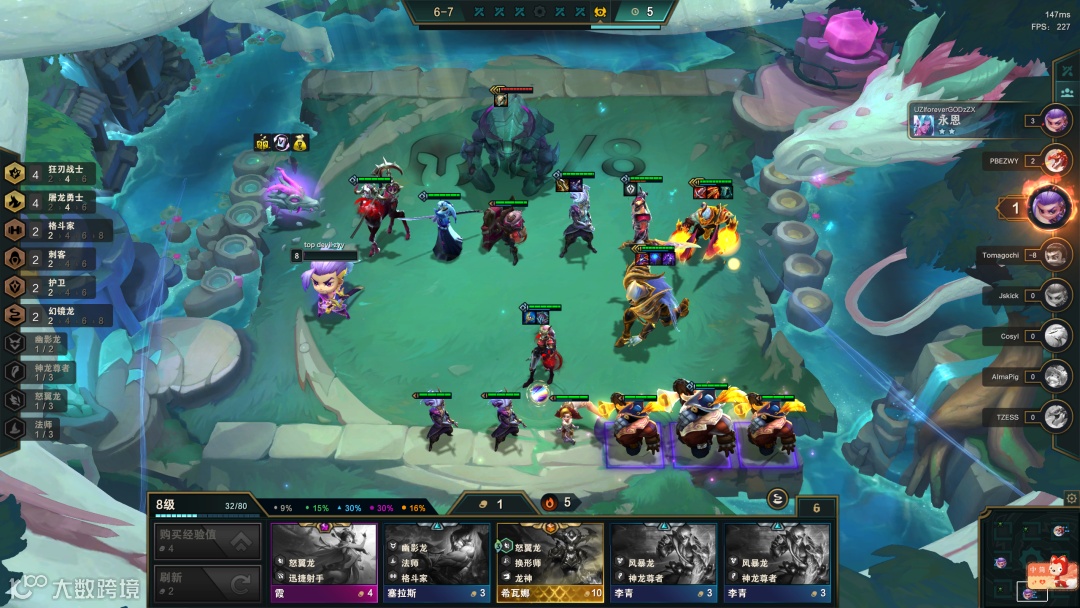Buy experience with the 购买经验值 button
1080x608 pixels.
point(207,542)
